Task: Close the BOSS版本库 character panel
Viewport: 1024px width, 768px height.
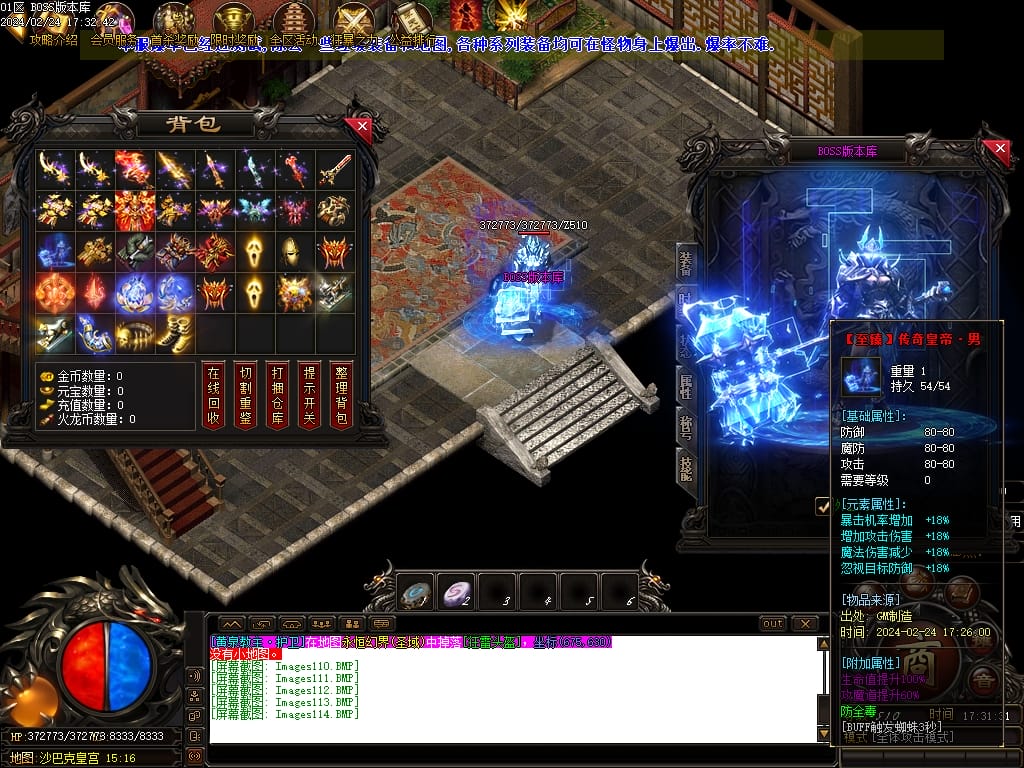Action: (1000, 150)
